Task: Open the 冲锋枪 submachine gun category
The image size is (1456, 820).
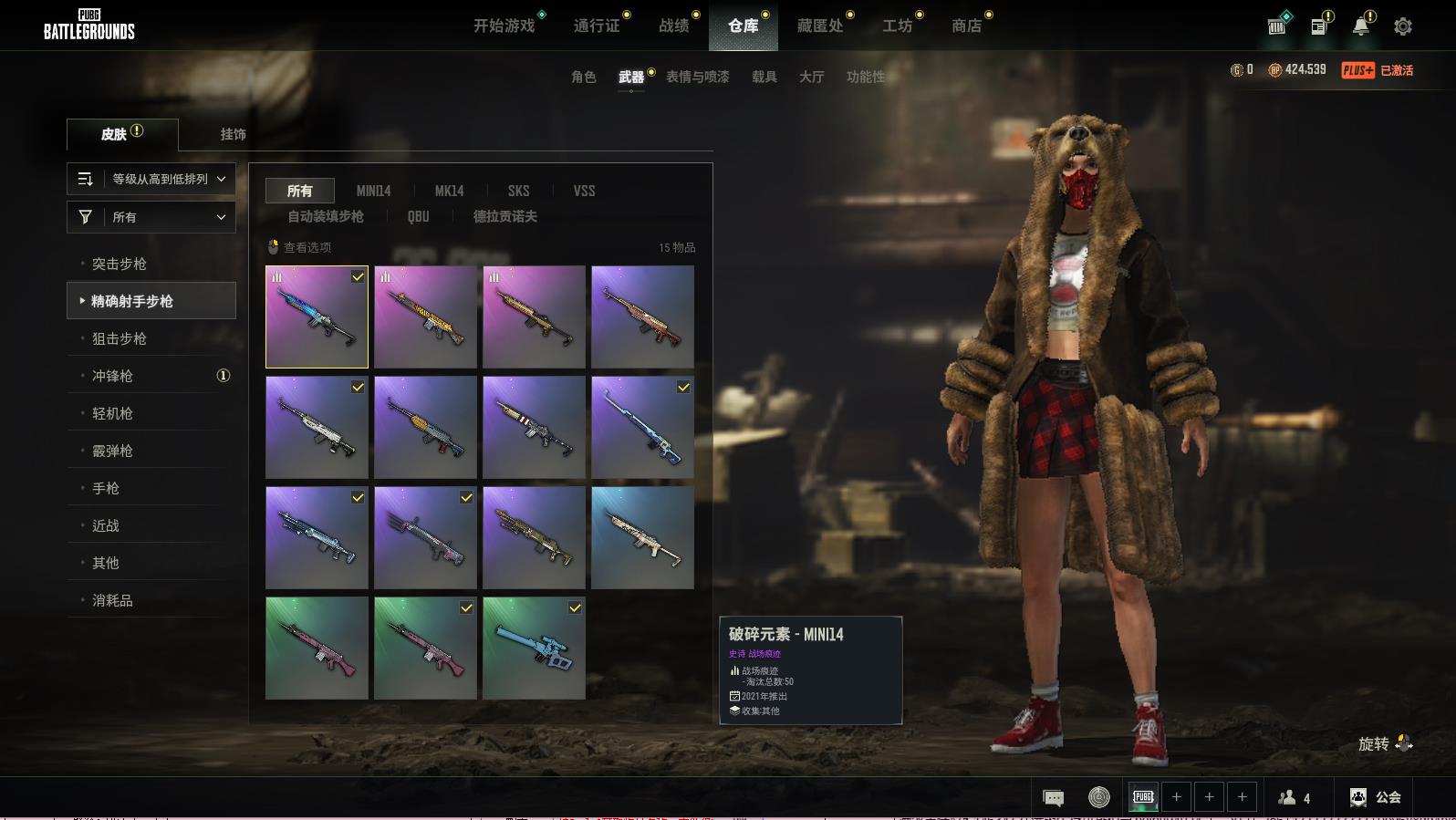Action: [112, 376]
